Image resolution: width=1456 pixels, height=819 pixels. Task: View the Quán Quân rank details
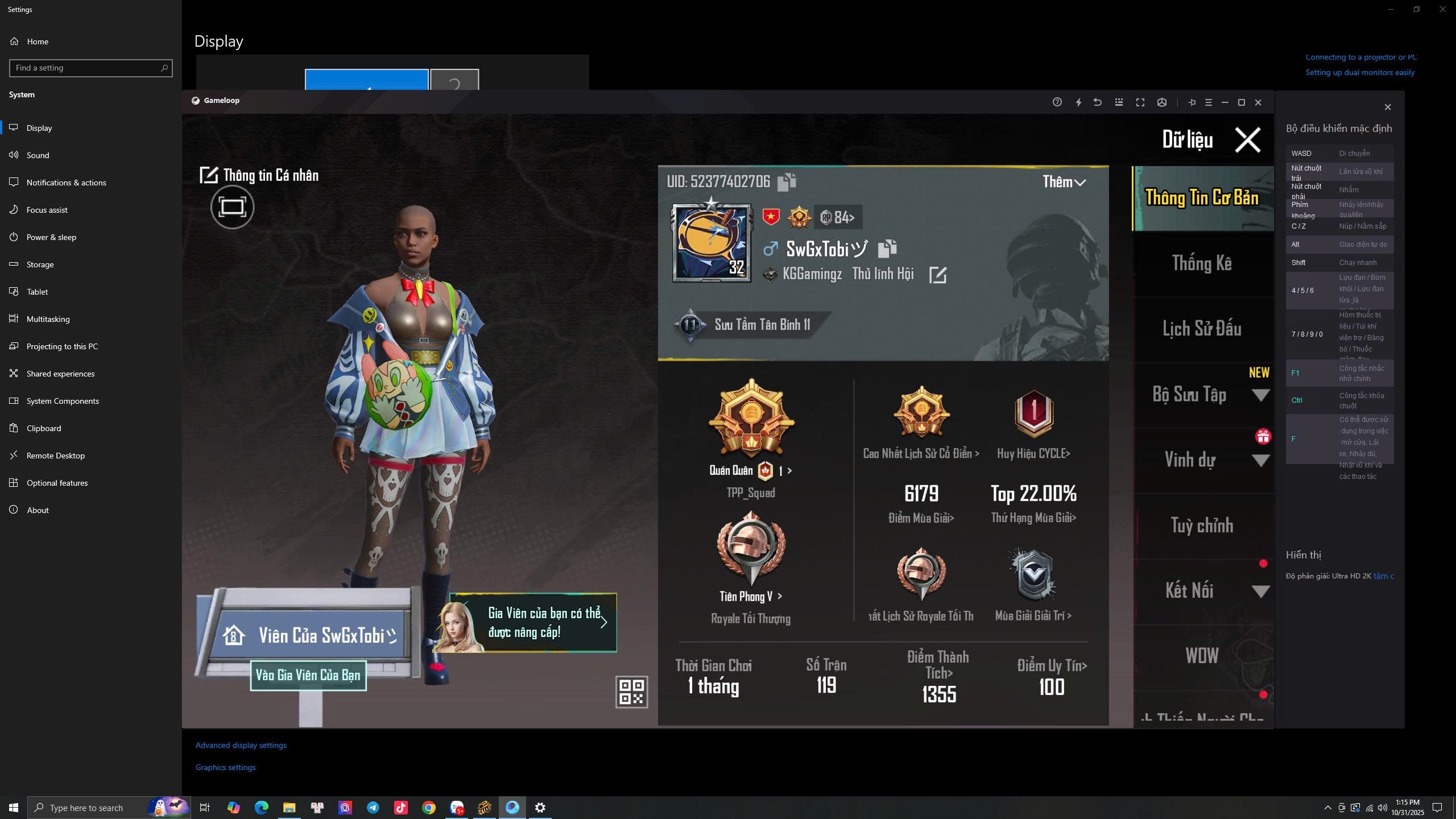pyautogui.click(x=751, y=471)
